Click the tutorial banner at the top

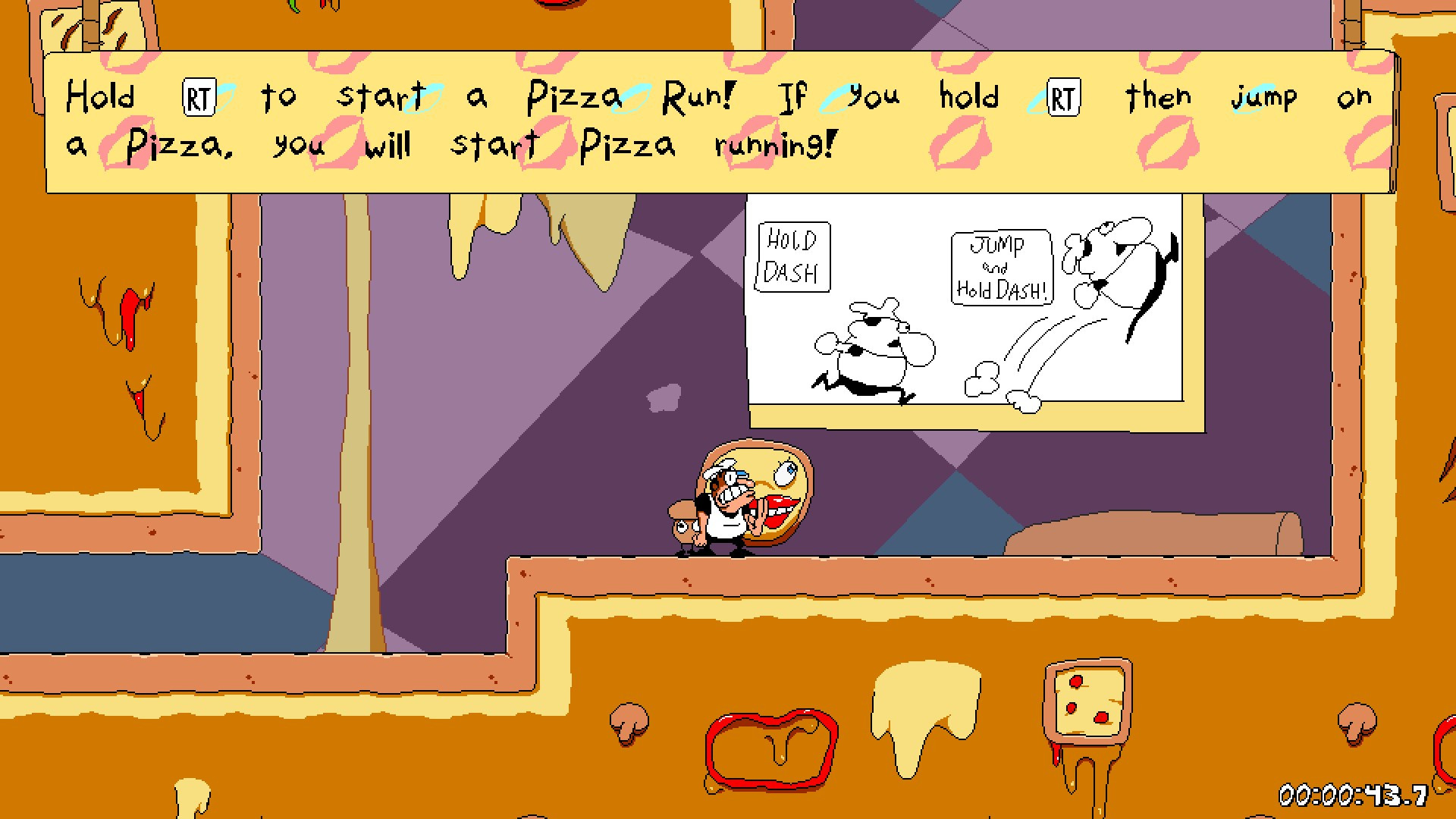(x=720, y=118)
